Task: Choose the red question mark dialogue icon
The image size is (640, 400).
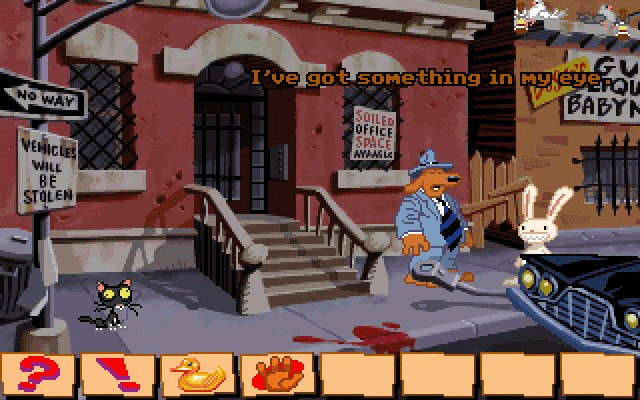Action: coord(40,375)
